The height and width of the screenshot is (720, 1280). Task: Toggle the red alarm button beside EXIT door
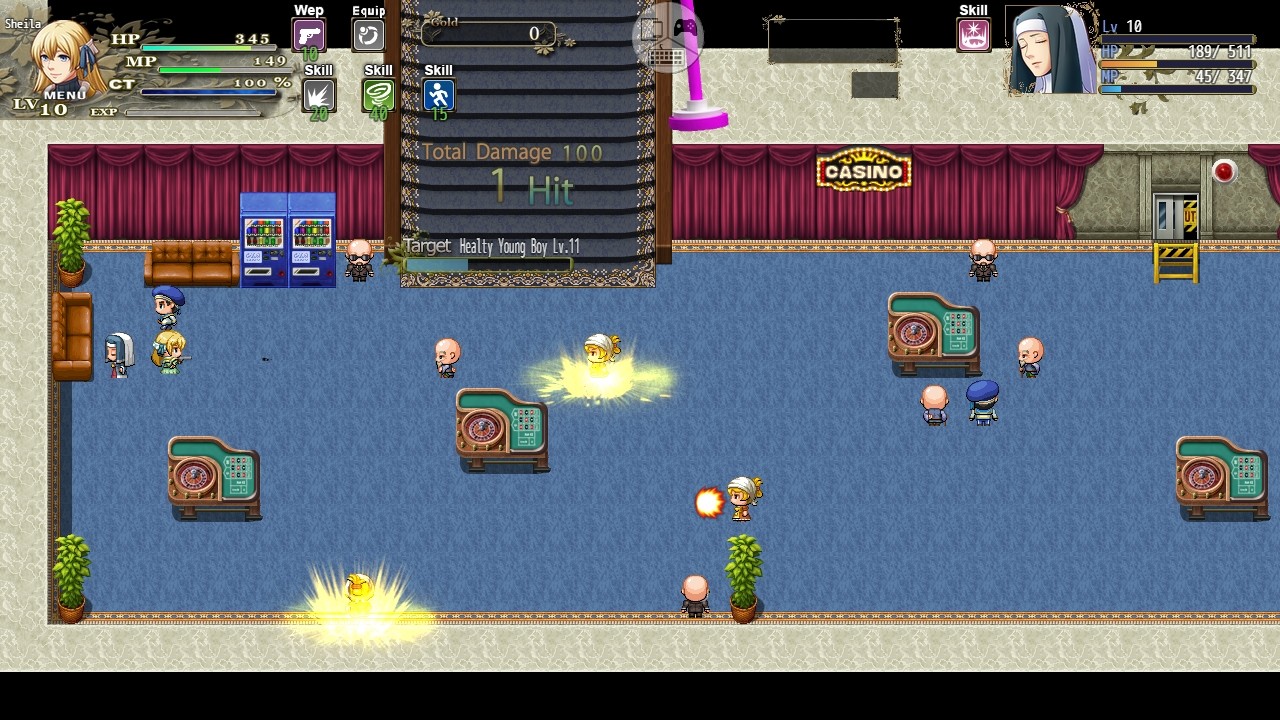pyautogui.click(x=1222, y=169)
